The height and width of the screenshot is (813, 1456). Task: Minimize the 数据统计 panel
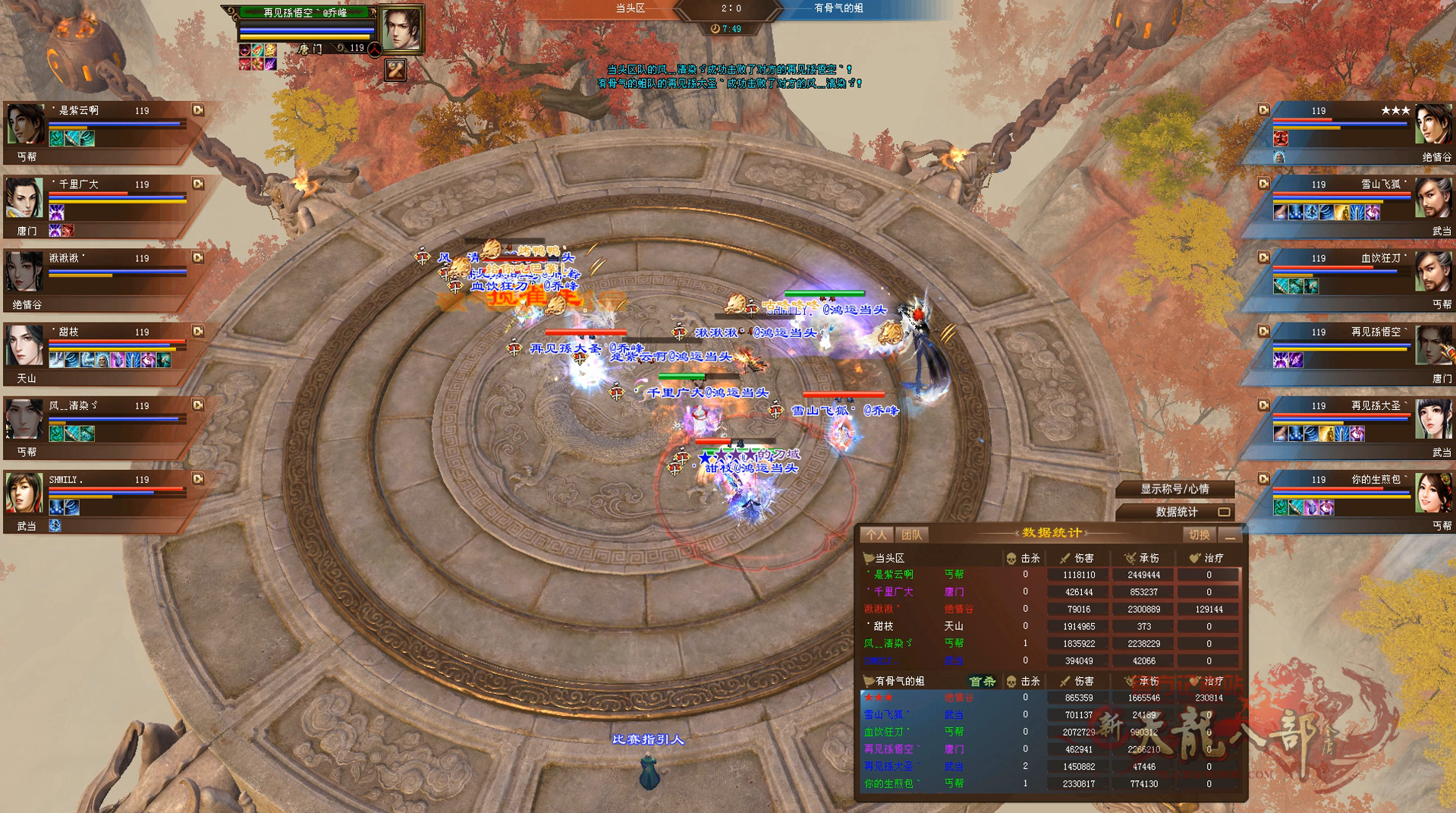point(1230,535)
